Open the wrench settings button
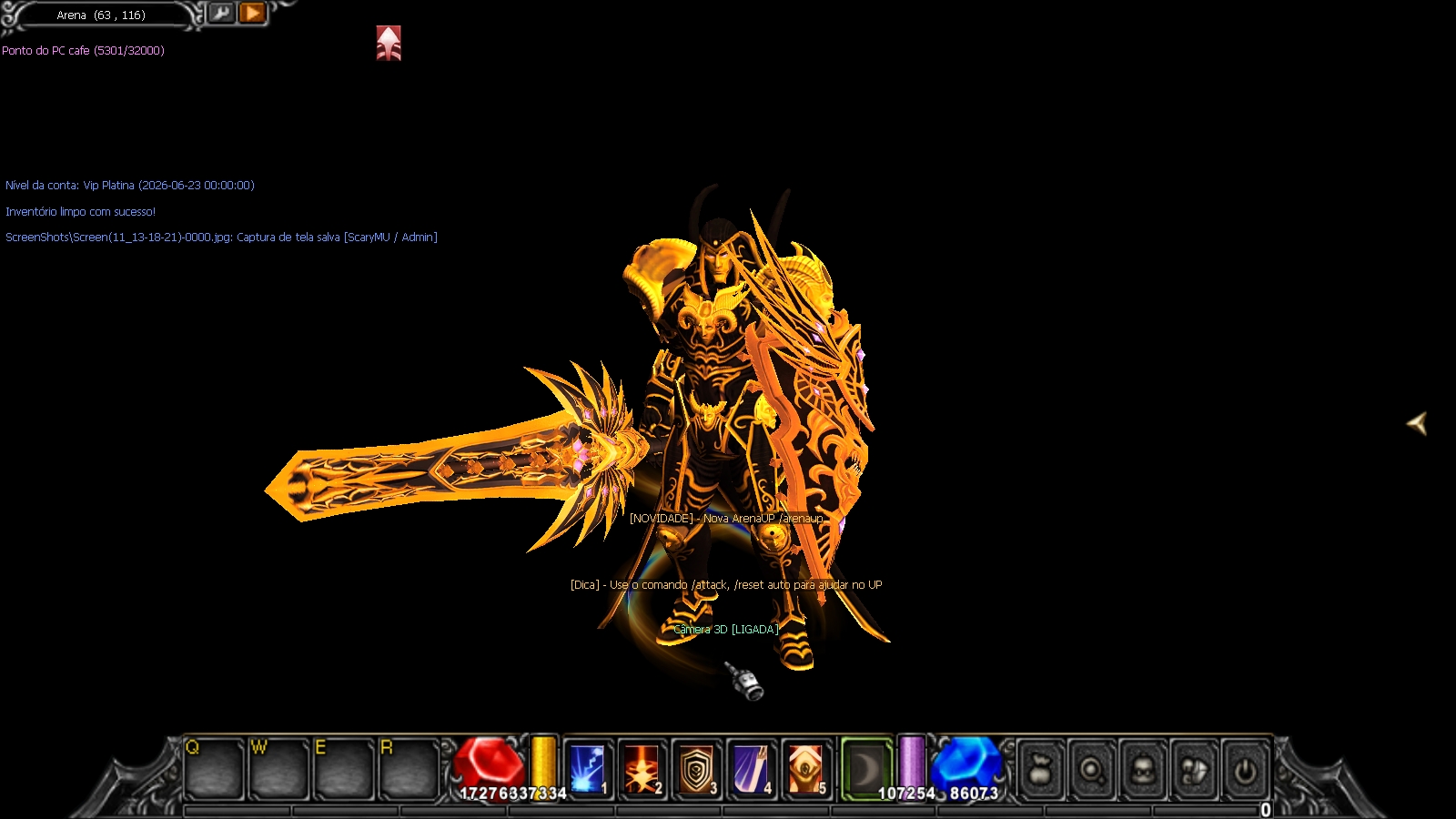 221,13
